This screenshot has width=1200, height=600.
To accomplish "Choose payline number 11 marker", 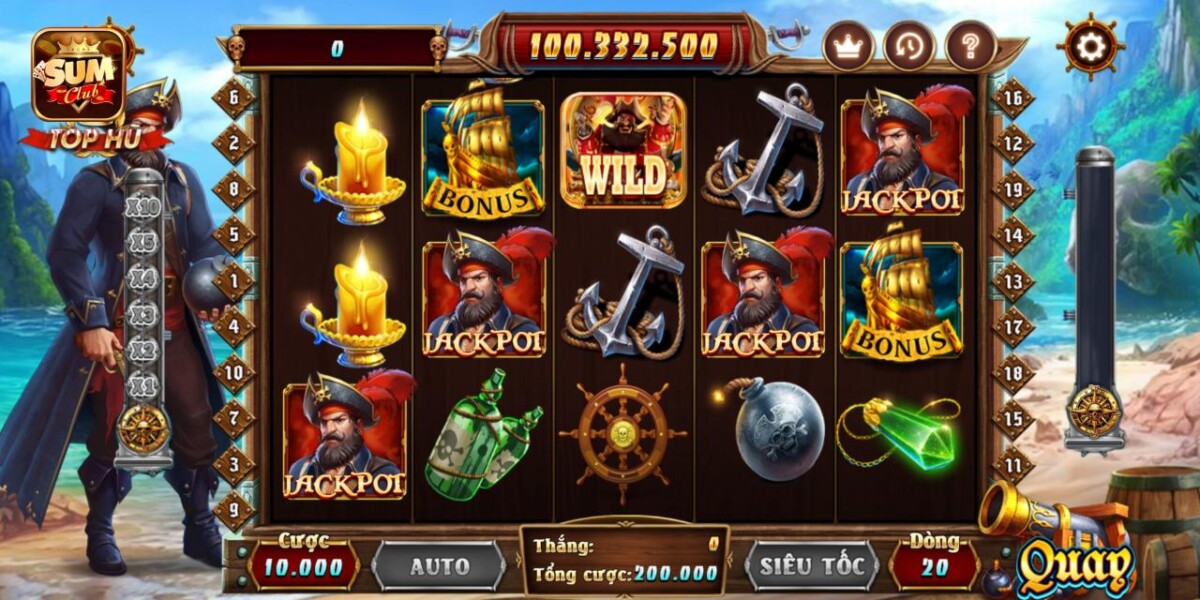I will click(x=1013, y=465).
